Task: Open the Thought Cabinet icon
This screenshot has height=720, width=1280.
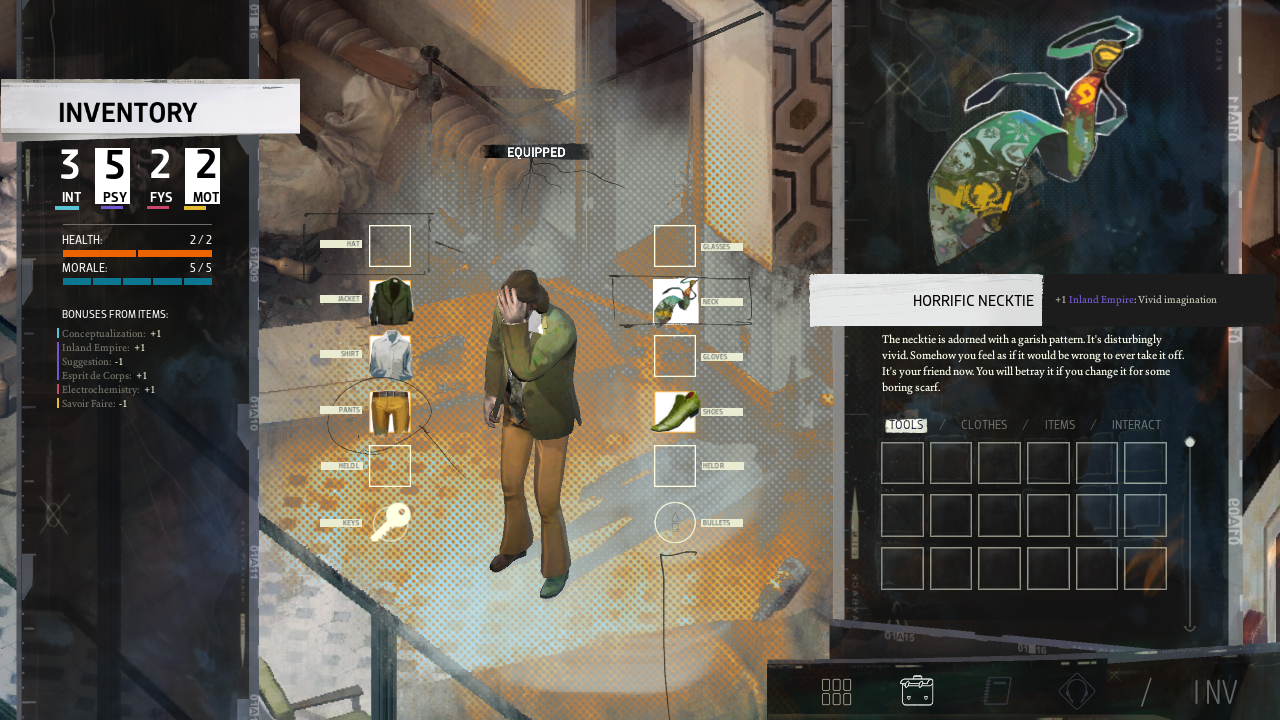Action: (1077, 691)
